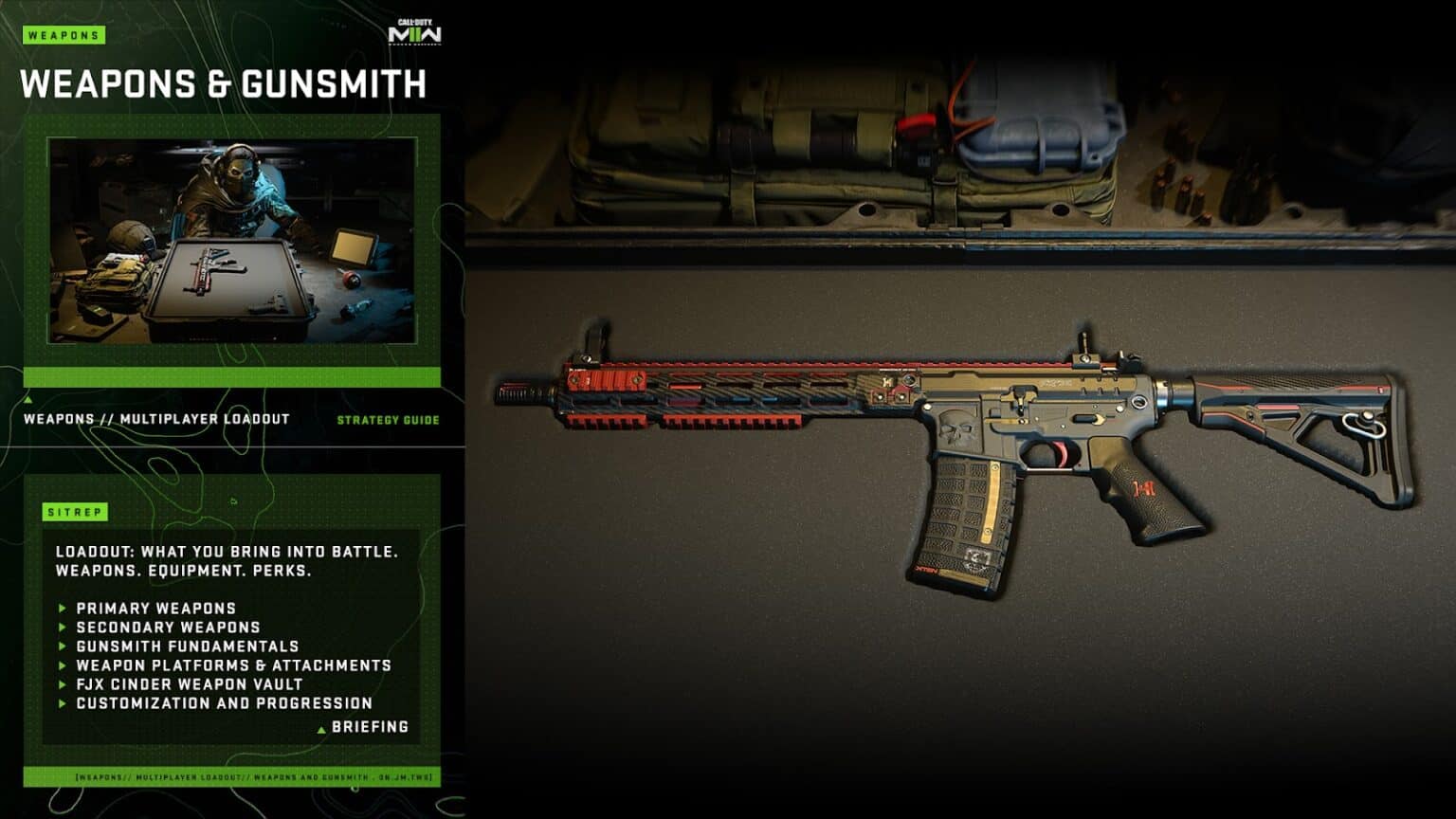Click the breadcrumb bar at the bottom left

pos(231,775)
